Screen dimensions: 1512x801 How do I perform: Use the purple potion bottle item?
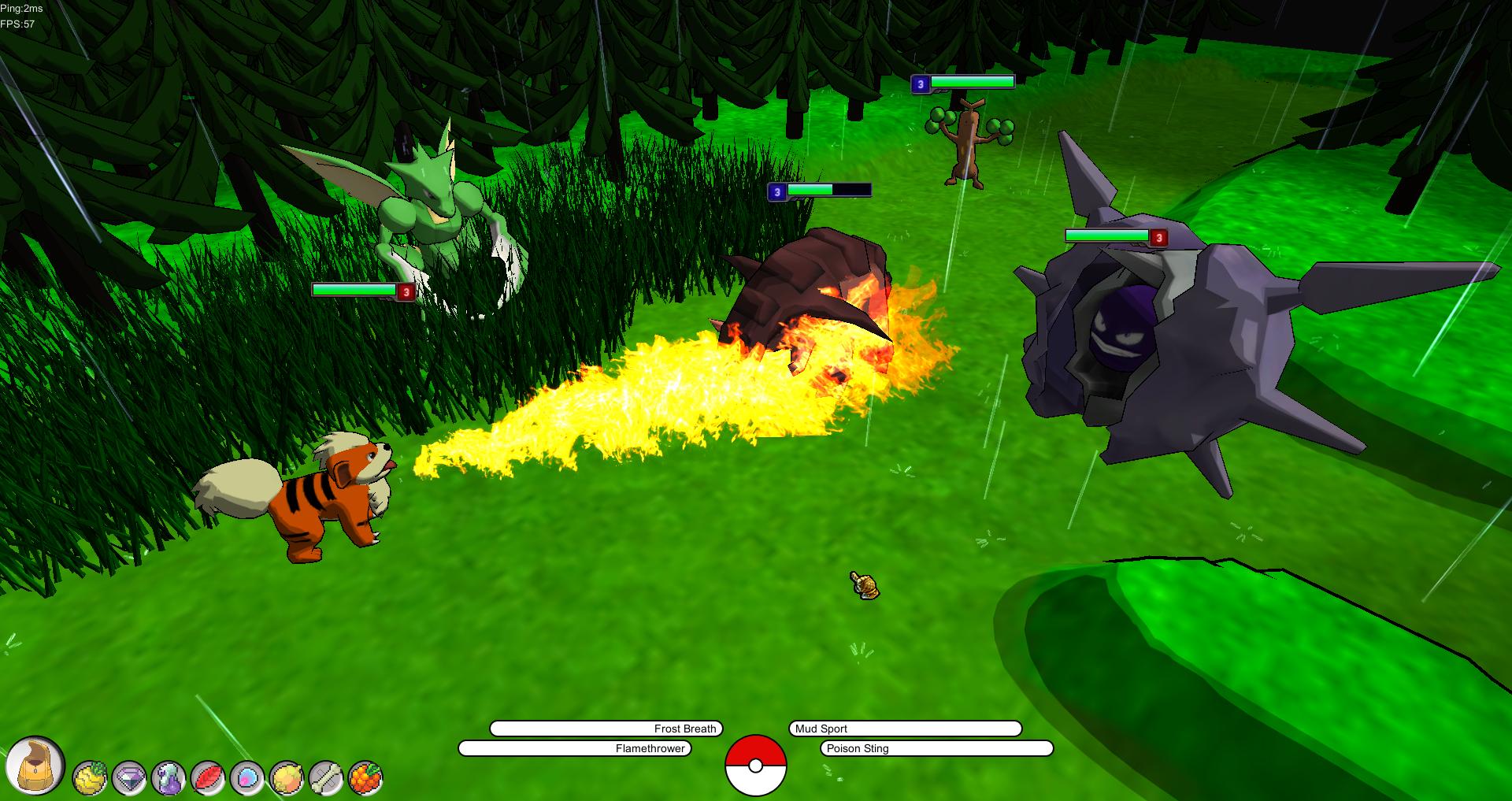(169, 778)
